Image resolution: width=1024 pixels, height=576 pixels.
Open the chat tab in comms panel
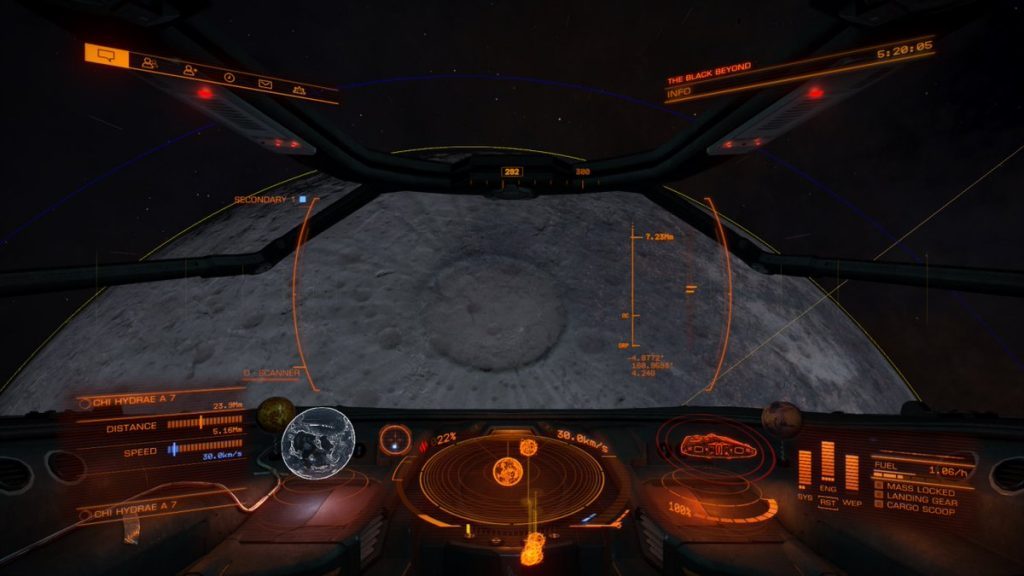tap(107, 55)
